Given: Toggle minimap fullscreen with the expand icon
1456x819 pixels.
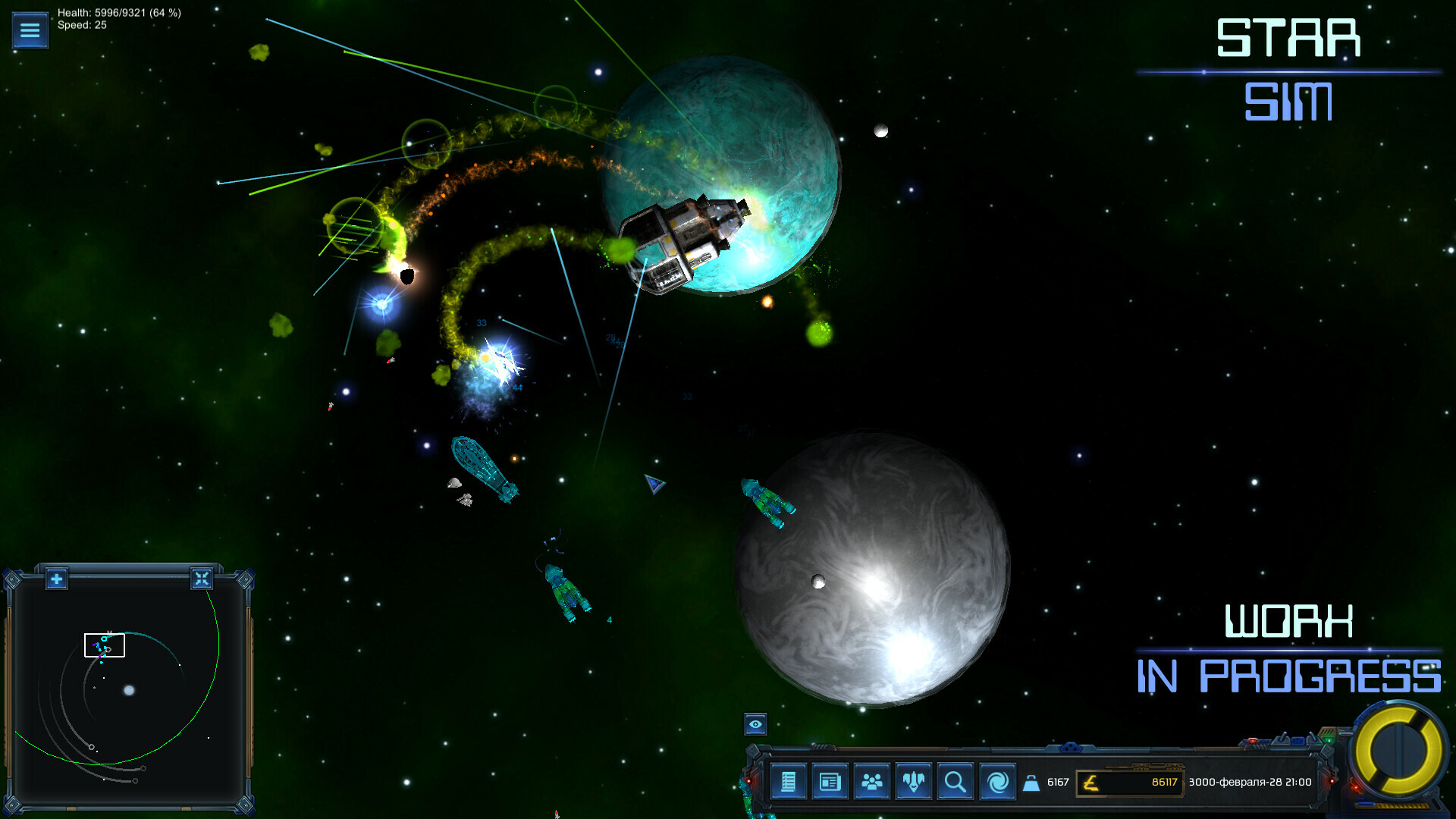Looking at the screenshot, I should [x=202, y=579].
